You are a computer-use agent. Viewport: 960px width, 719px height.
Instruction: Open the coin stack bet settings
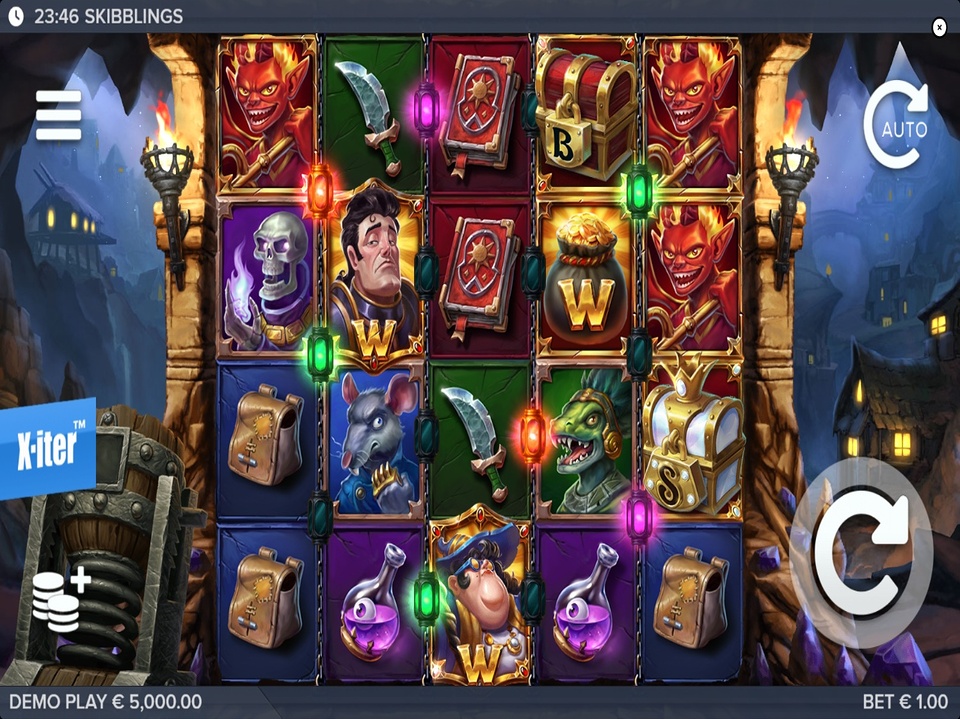coord(61,599)
